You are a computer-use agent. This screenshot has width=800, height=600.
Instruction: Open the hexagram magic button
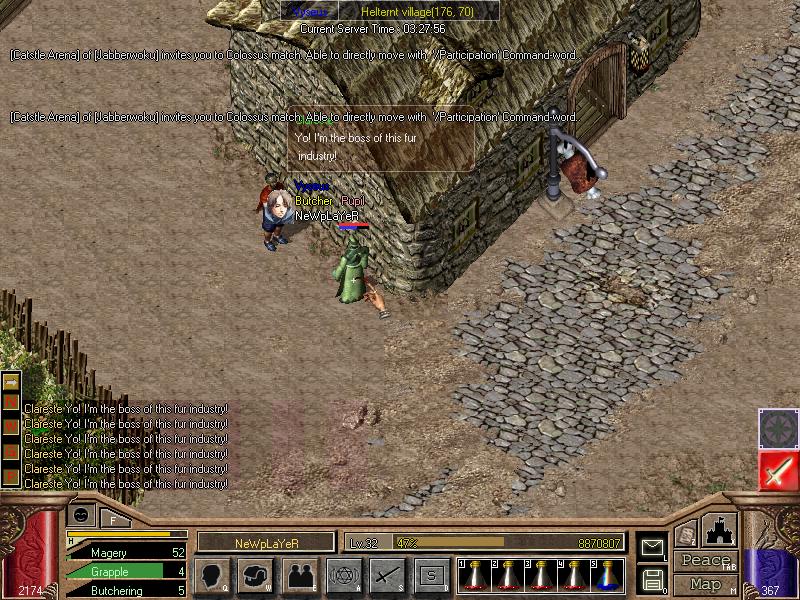click(344, 576)
